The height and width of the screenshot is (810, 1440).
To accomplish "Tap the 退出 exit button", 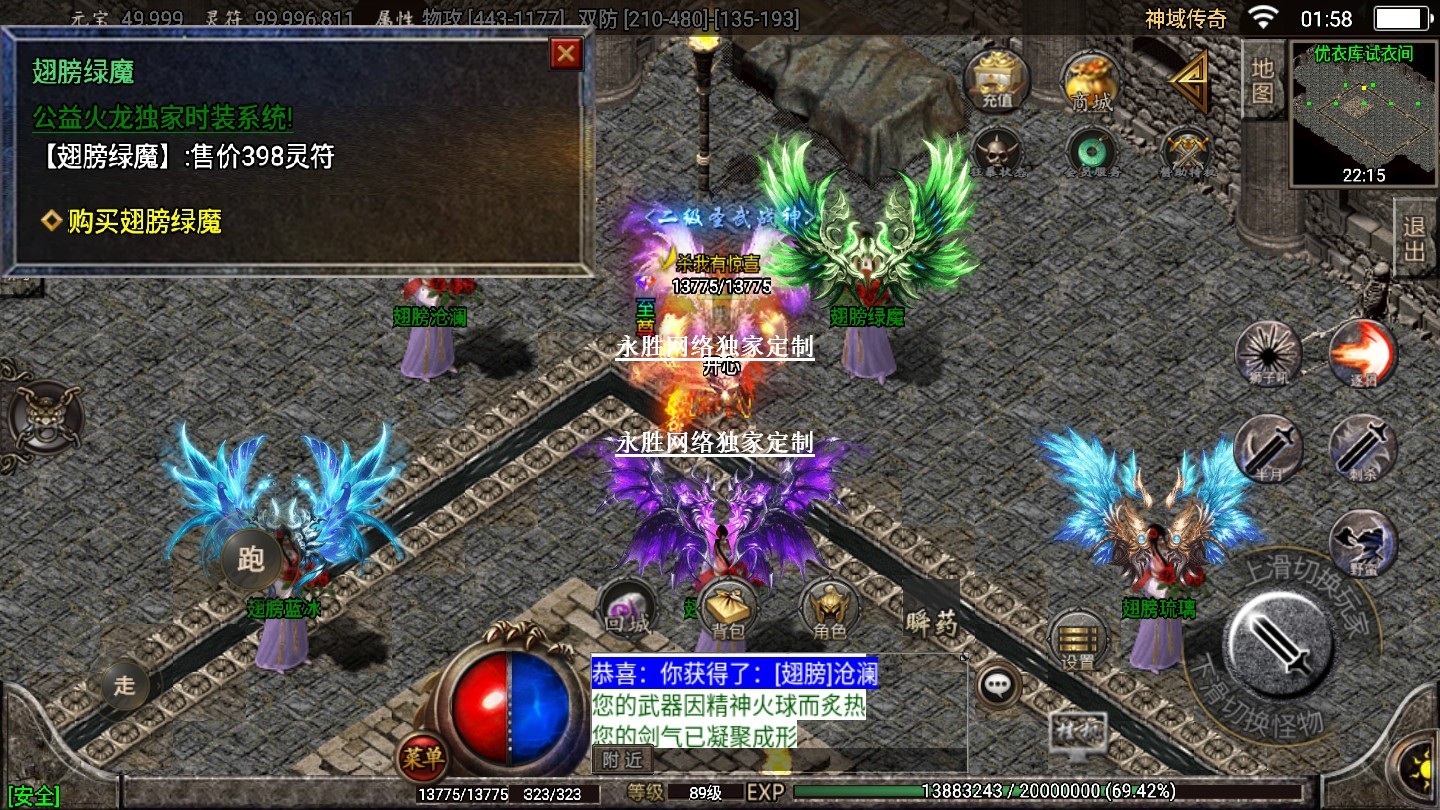I will [x=1414, y=238].
